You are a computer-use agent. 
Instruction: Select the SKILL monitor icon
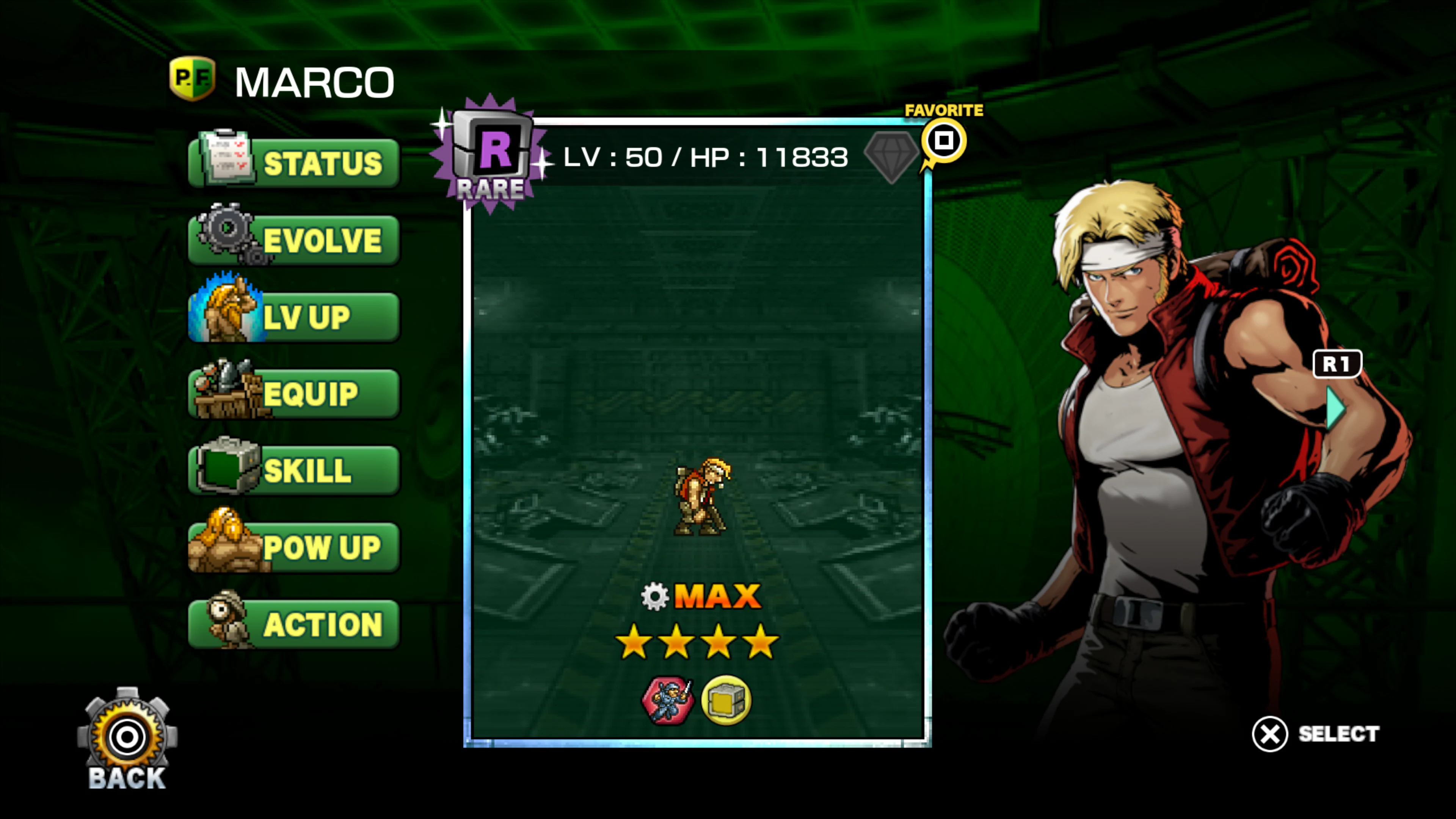pyautogui.click(x=226, y=469)
